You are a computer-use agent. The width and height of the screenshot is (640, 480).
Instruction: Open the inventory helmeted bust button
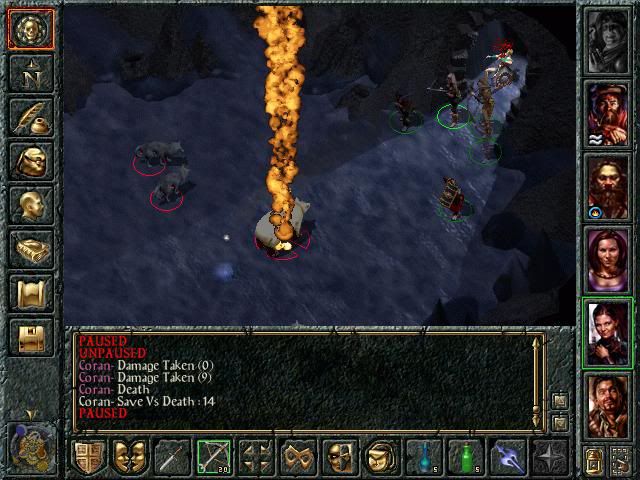[x=30, y=161]
